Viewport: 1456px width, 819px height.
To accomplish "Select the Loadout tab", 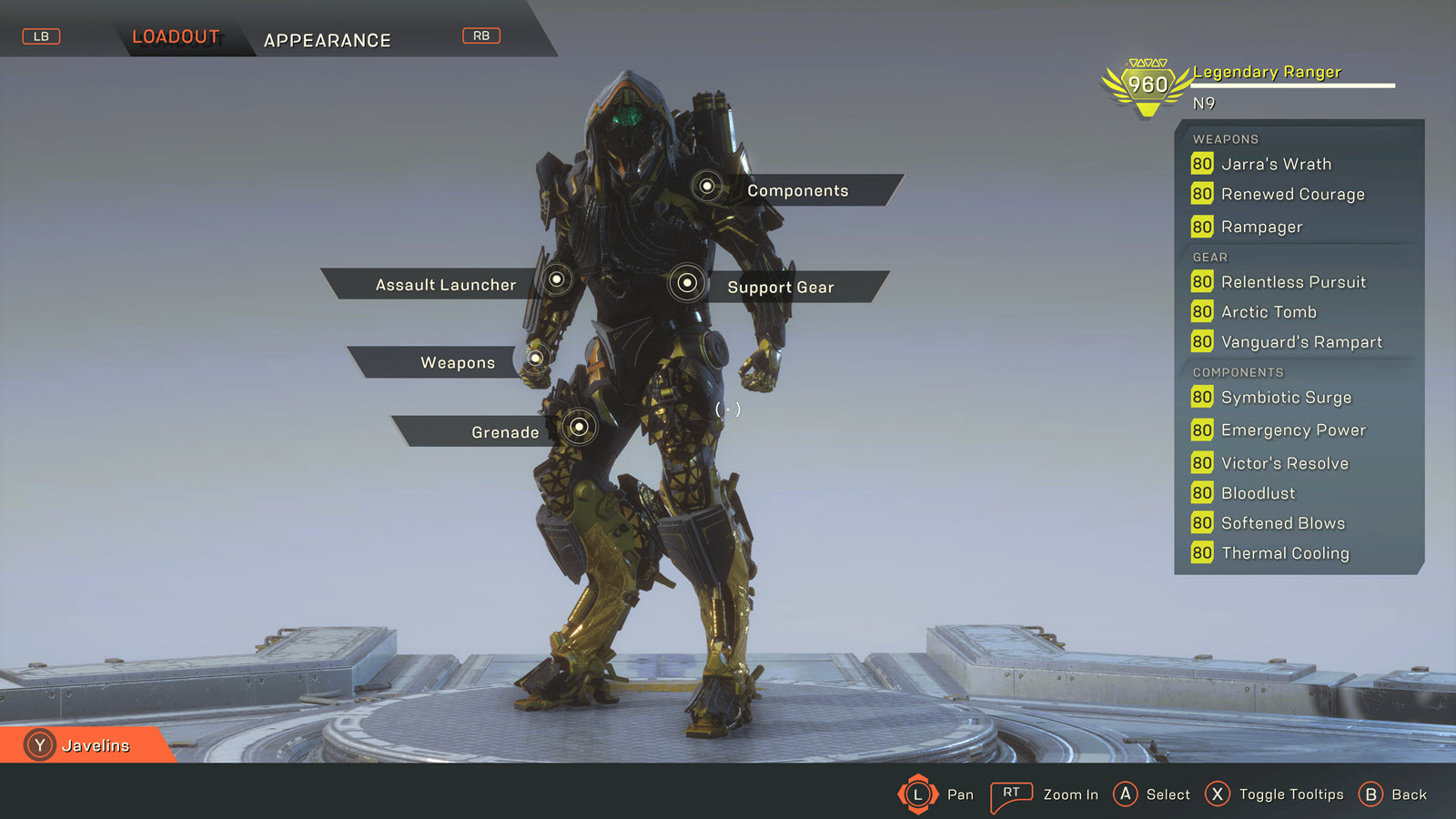I will [176, 36].
